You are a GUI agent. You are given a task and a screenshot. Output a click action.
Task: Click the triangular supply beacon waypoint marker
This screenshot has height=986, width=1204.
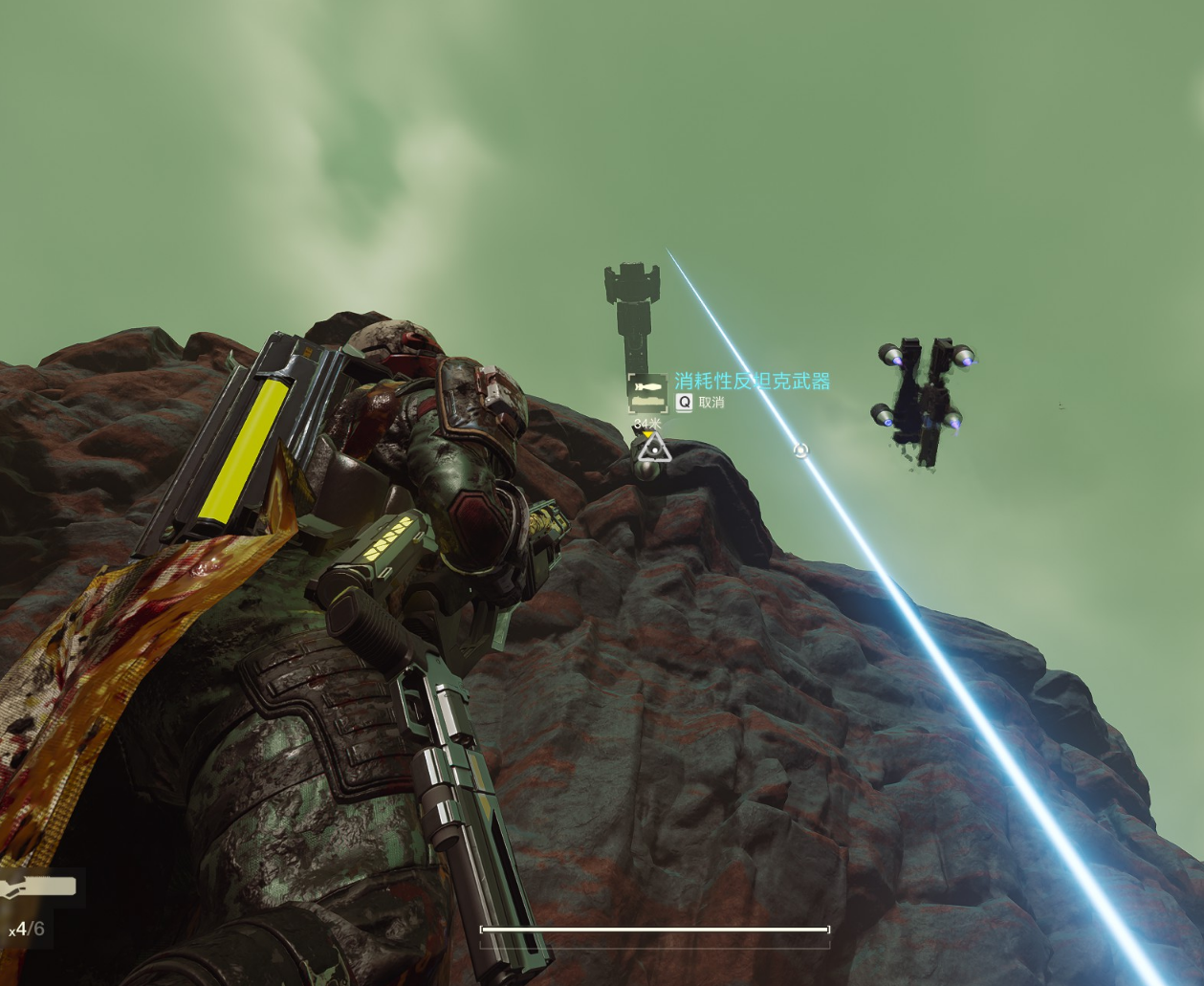(x=654, y=448)
